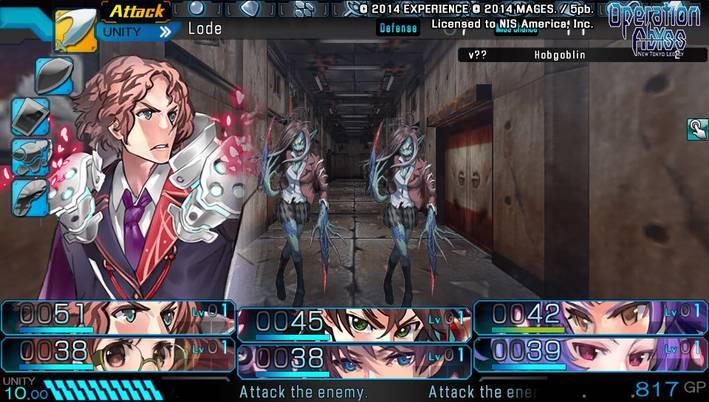The image size is (709, 402).
Task: Select the party member with 45 HP
Action: click(354, 323)
